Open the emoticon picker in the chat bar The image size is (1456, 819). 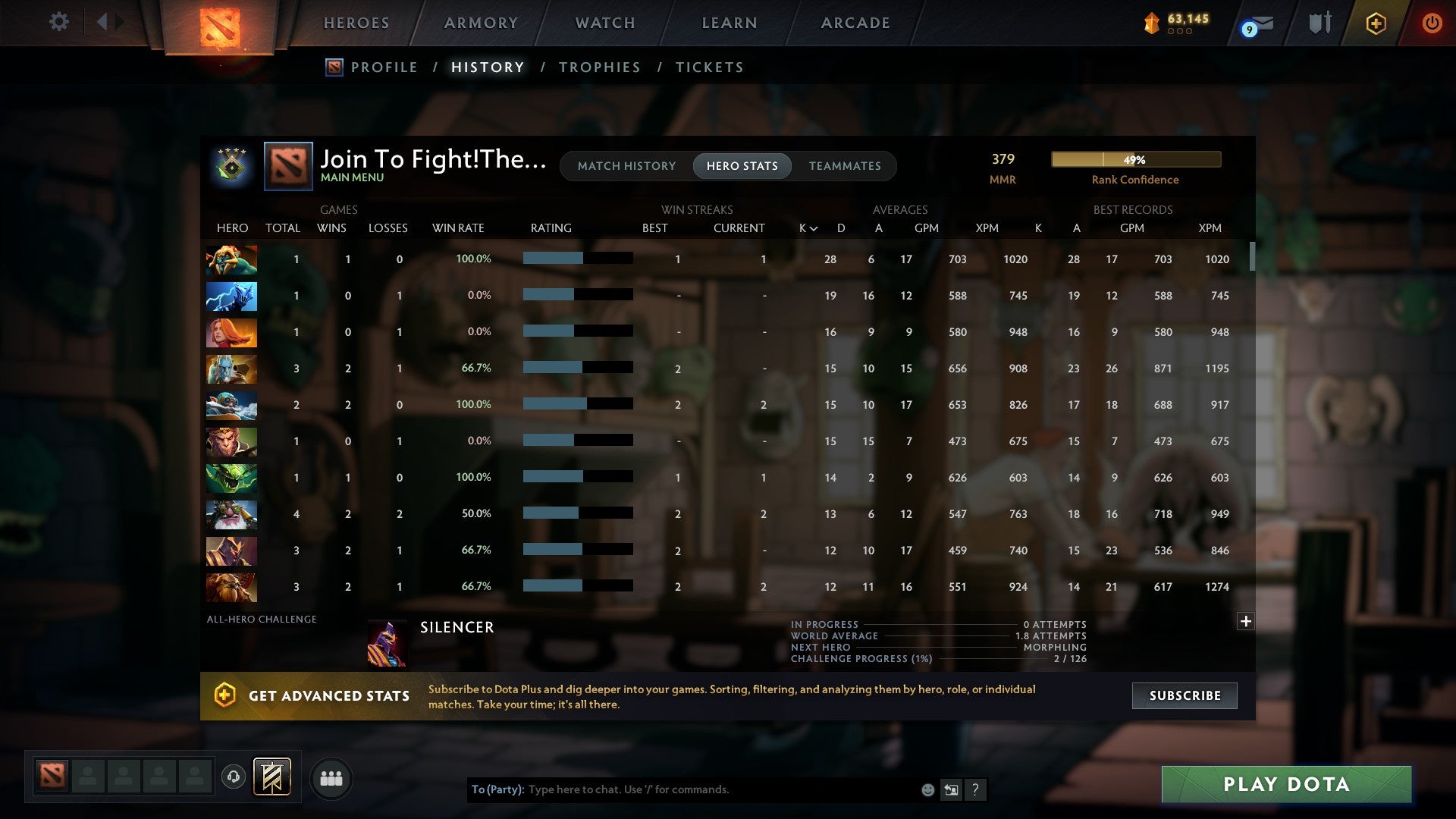927,789
